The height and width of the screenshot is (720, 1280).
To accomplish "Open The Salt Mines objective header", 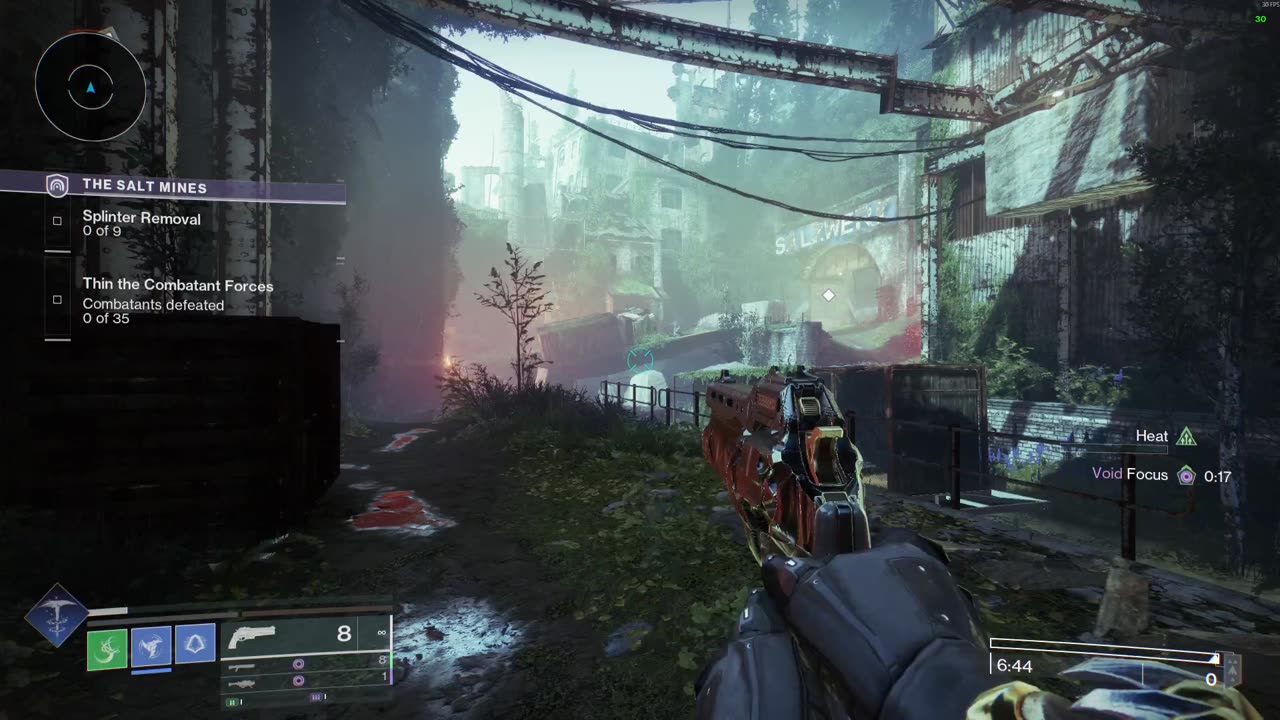I will point(144,186).
